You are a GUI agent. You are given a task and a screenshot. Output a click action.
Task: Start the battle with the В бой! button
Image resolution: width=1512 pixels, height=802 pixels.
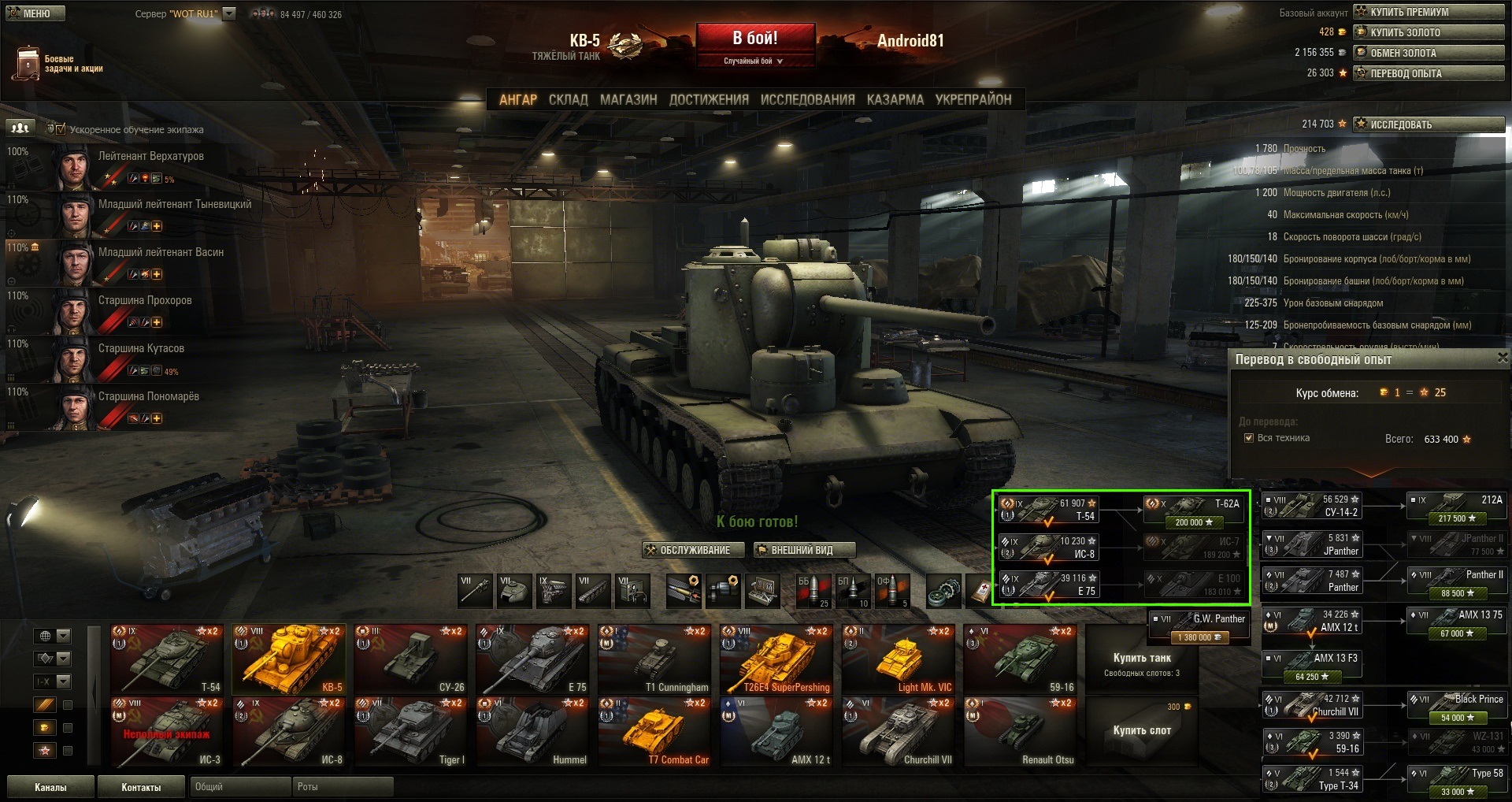point(755,38)
